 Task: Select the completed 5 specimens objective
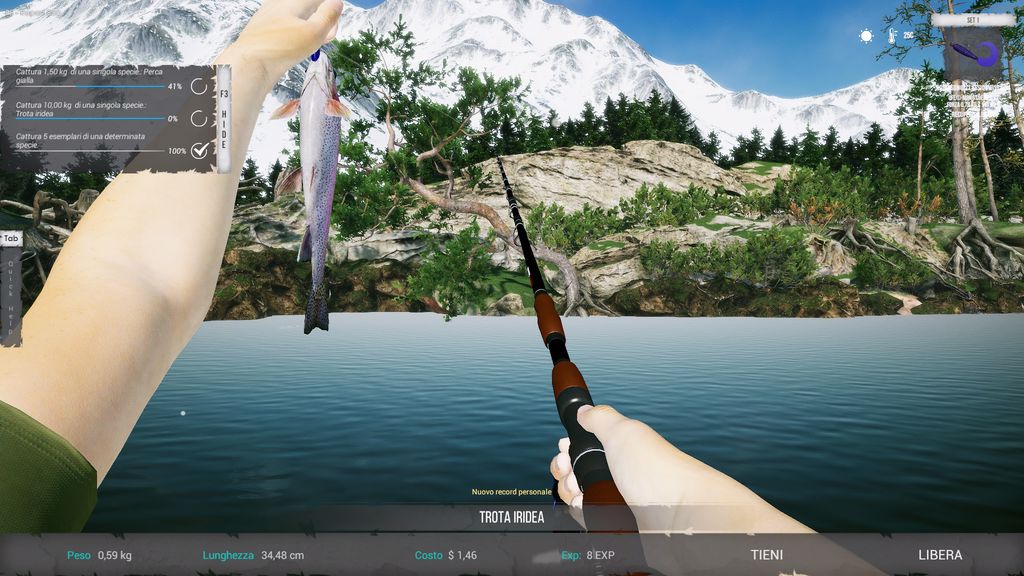[x=100, y=145]
